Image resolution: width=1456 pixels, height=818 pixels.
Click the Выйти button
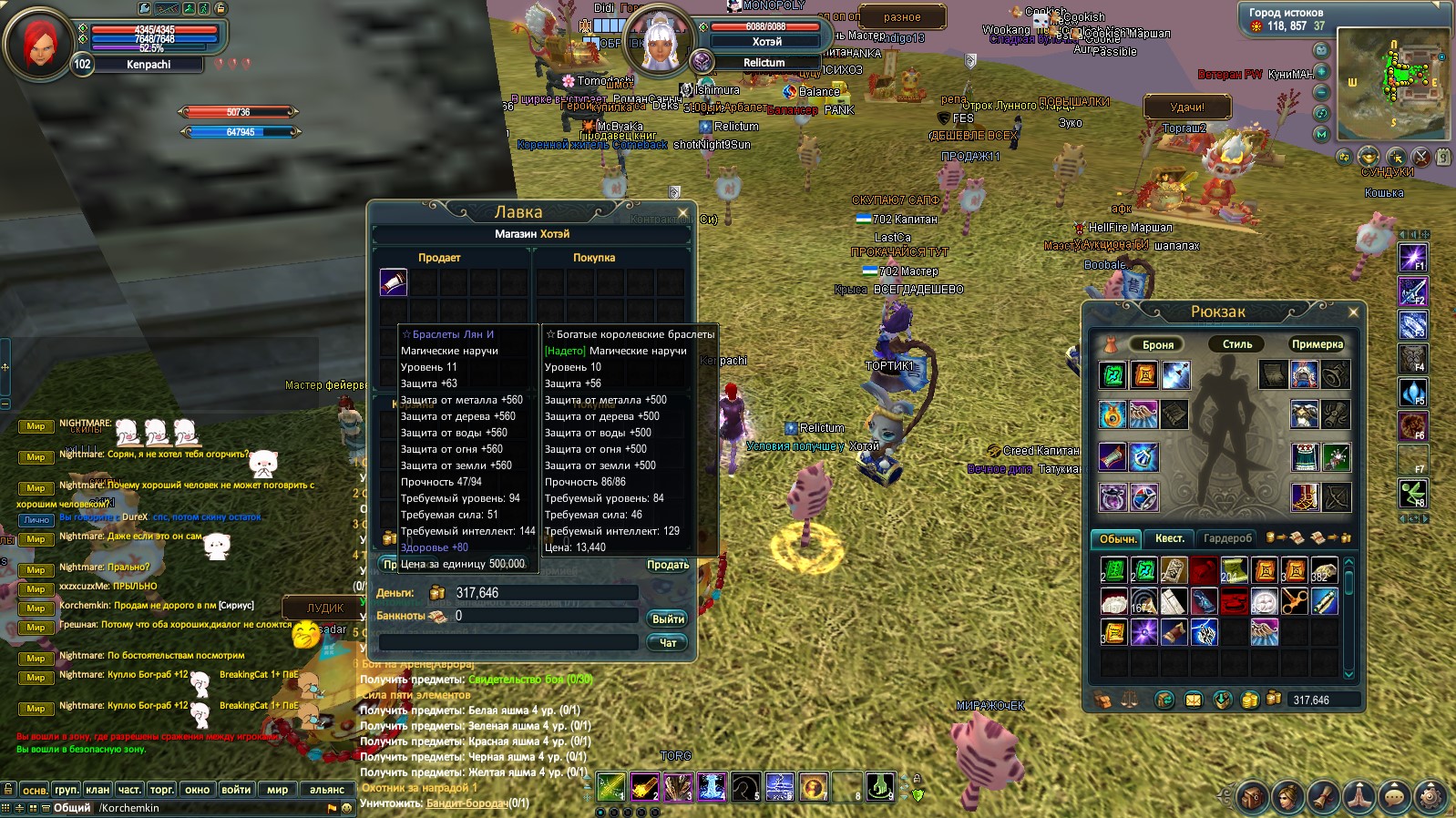click(668, 619)
